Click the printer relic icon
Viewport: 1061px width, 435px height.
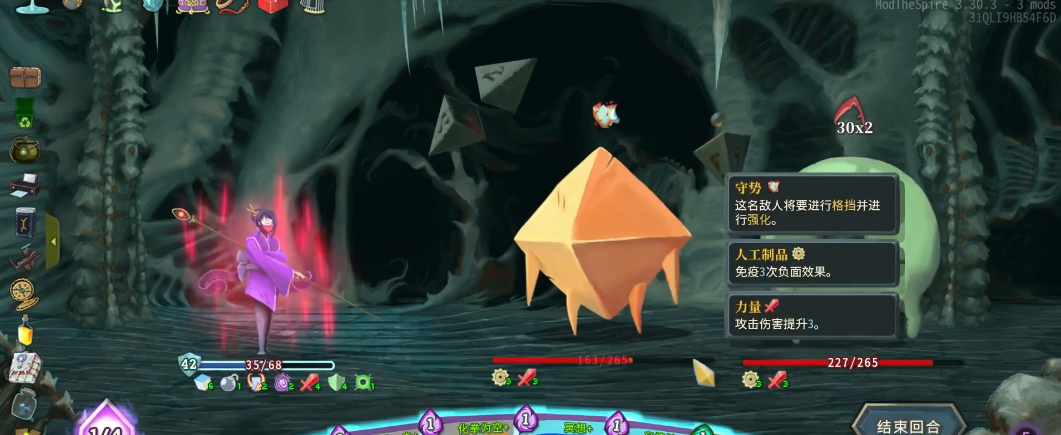pos(24,185)
